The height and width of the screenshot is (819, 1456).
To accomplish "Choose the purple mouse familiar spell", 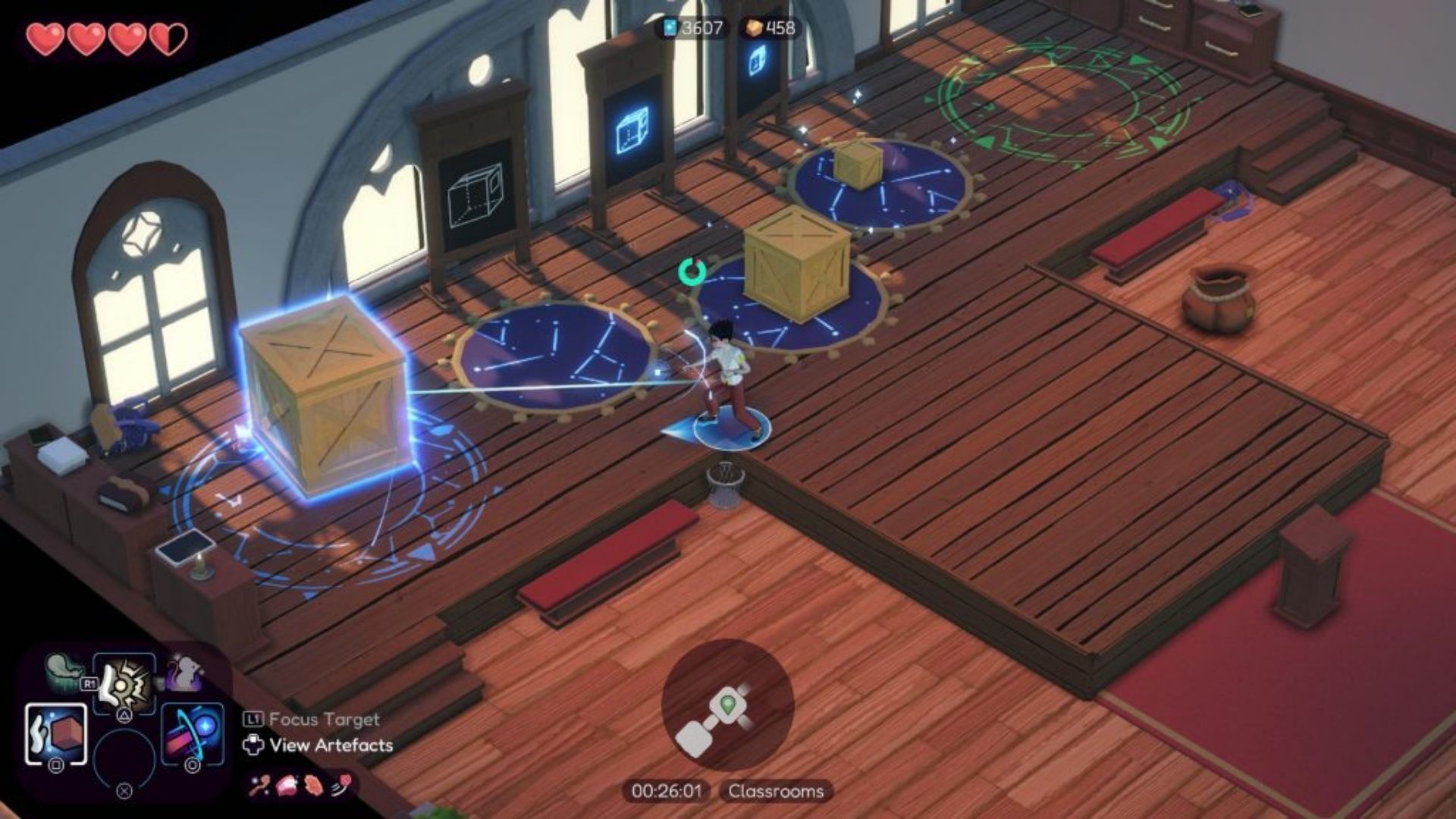I will [185, 670].
